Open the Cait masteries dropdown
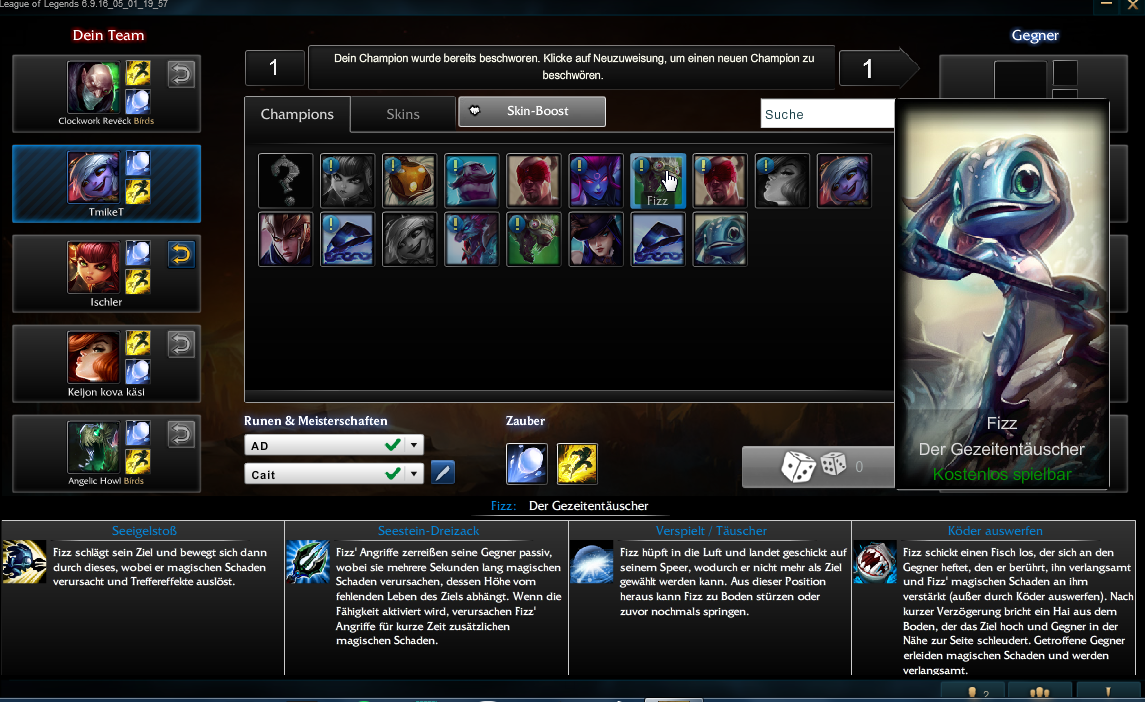The width and height of the screenshot is (1145, 702). click(x=415, y=474)
